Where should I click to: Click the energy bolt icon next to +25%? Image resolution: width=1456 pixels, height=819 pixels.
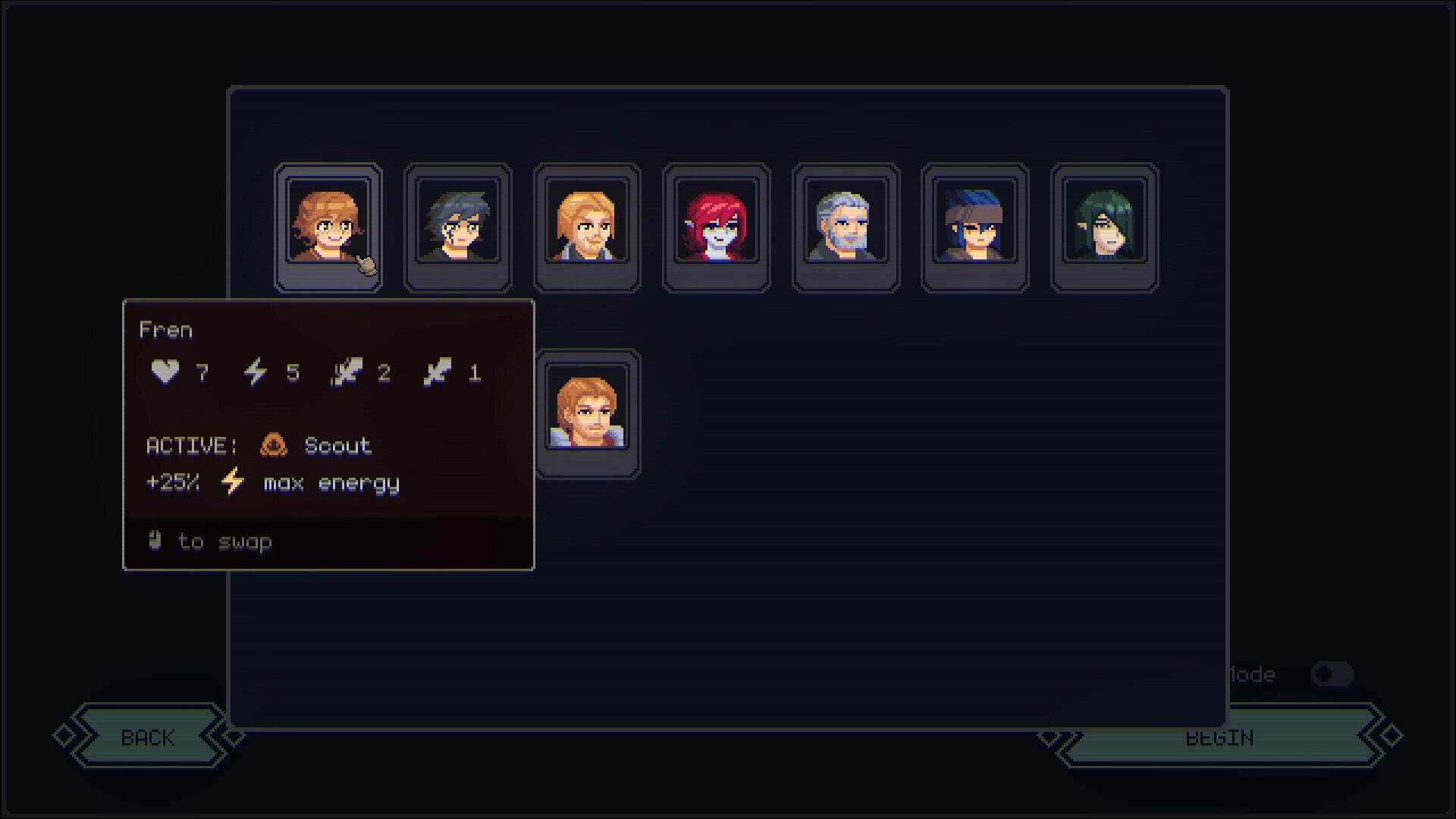231,481
